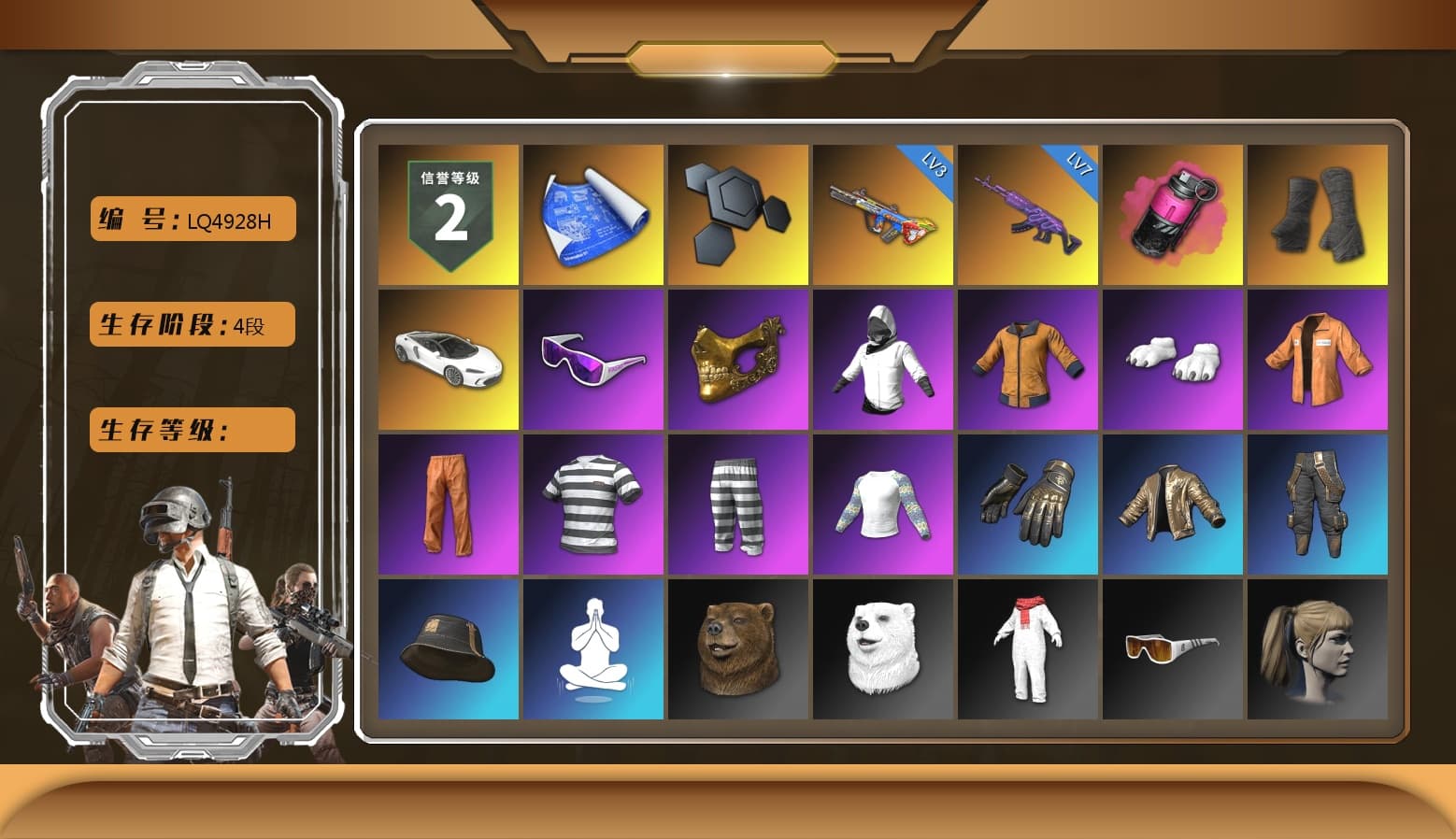
Task: Select the snowman costume with red scarf
Action: pos(1028,647)
